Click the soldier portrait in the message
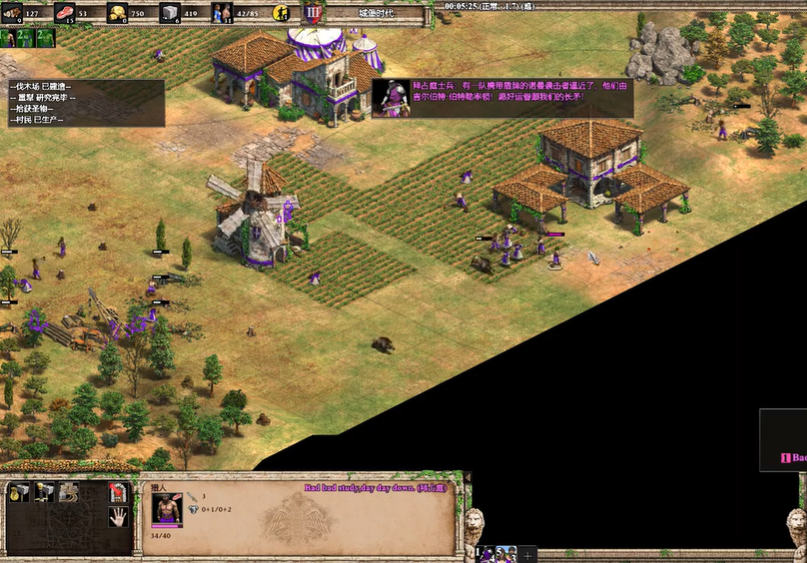 point(390,98)
